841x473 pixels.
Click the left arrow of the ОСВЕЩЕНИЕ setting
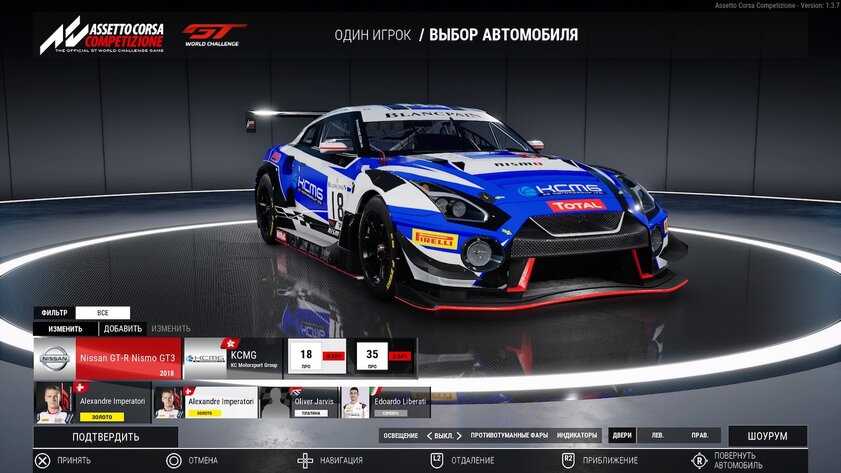point(429,436)
